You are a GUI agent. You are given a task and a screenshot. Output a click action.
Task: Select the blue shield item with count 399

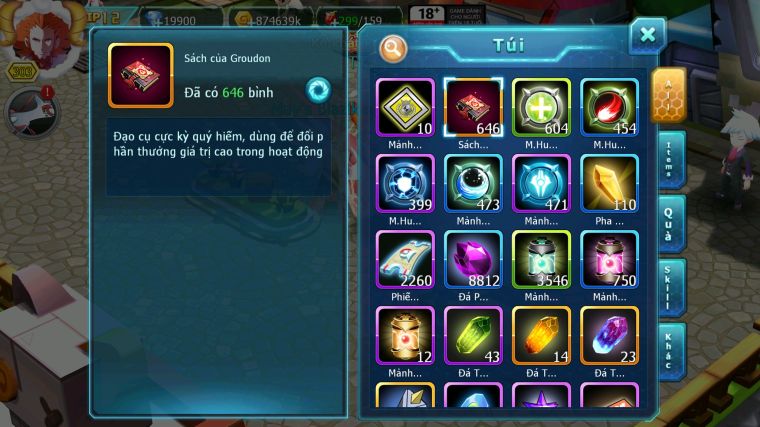click(x=405, y=183)
